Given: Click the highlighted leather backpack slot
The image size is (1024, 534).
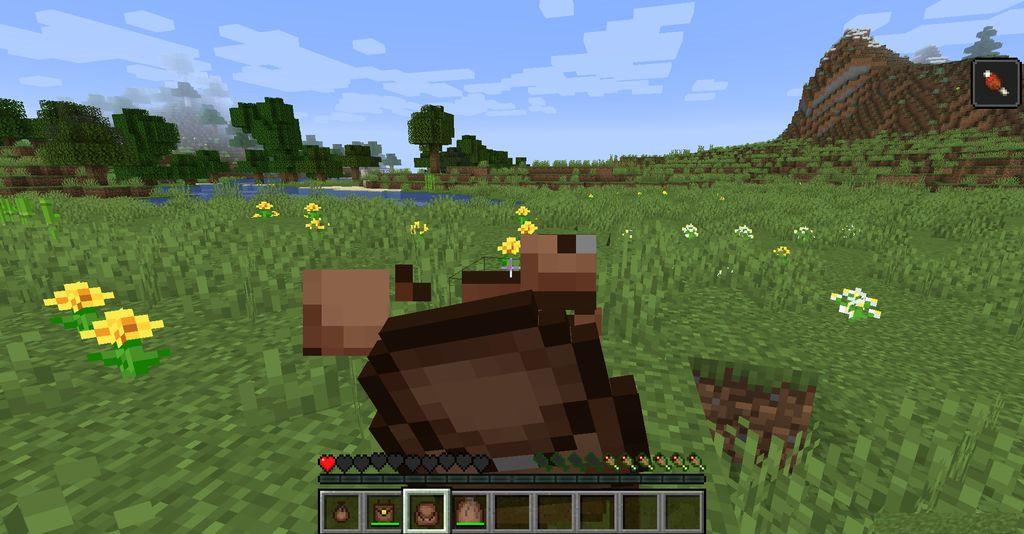Looking at the screenshot, I should tap(425, 511).
